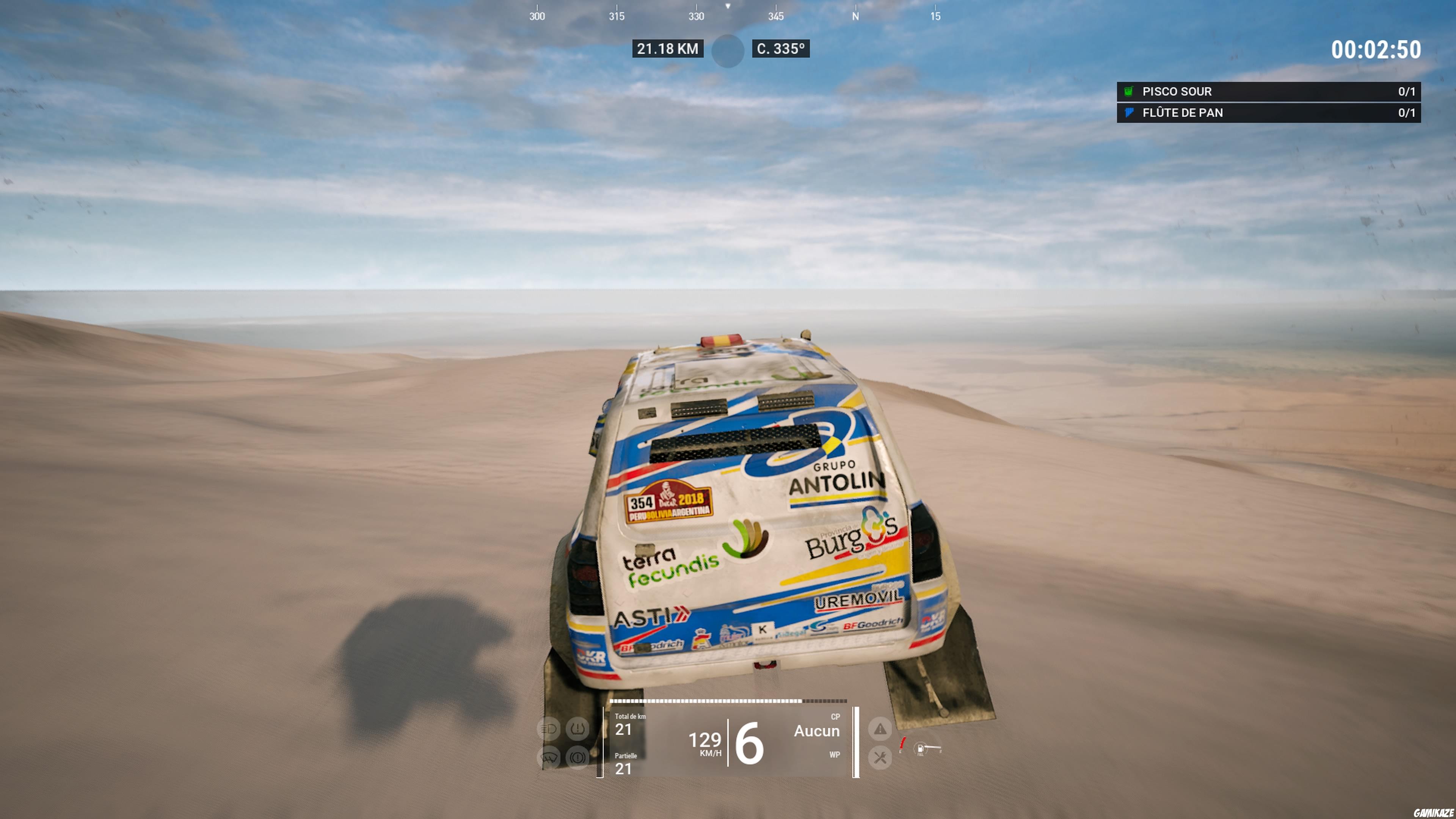The height and width of the screenshot is (819, 1456).
Task: Click the Aucun checkpoint label
Action: tap(817, 731)
